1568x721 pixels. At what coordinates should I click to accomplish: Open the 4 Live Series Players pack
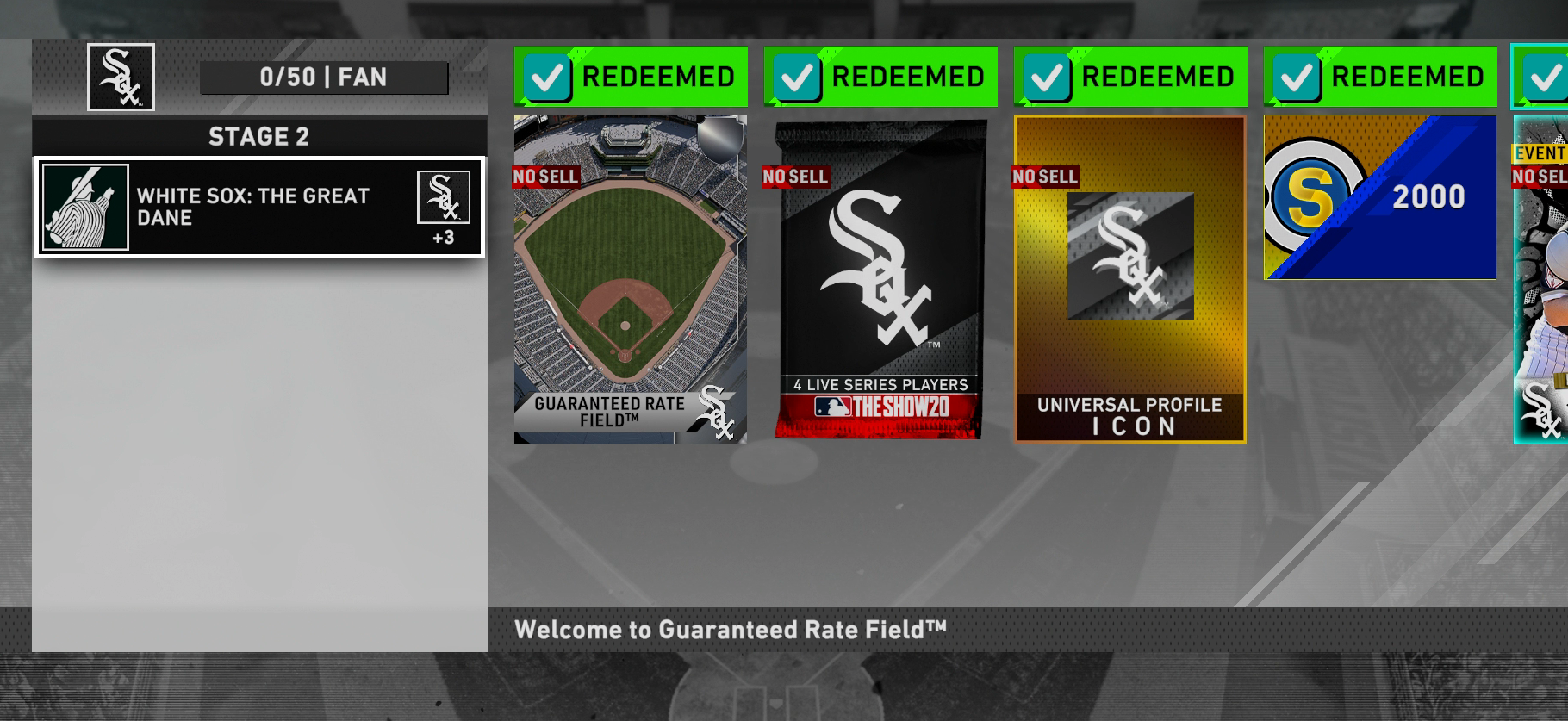[x=880, y=279]
